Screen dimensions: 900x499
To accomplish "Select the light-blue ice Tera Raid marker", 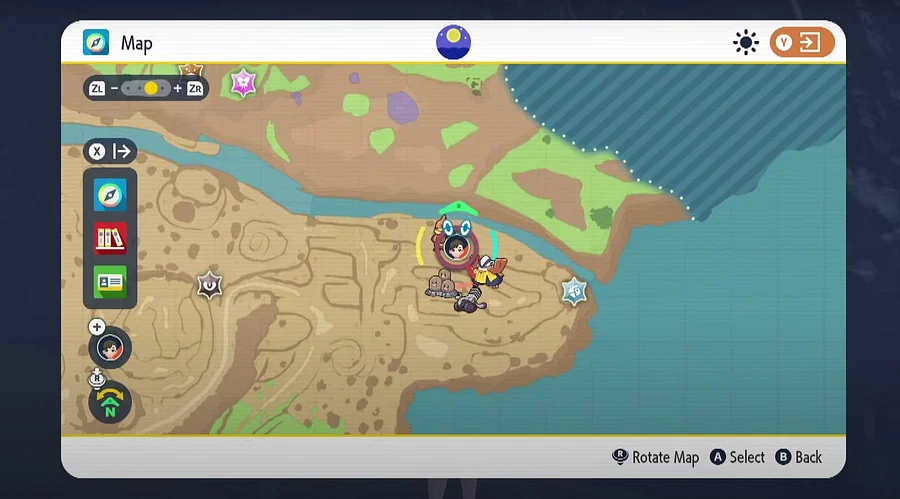I will (573, 291).
